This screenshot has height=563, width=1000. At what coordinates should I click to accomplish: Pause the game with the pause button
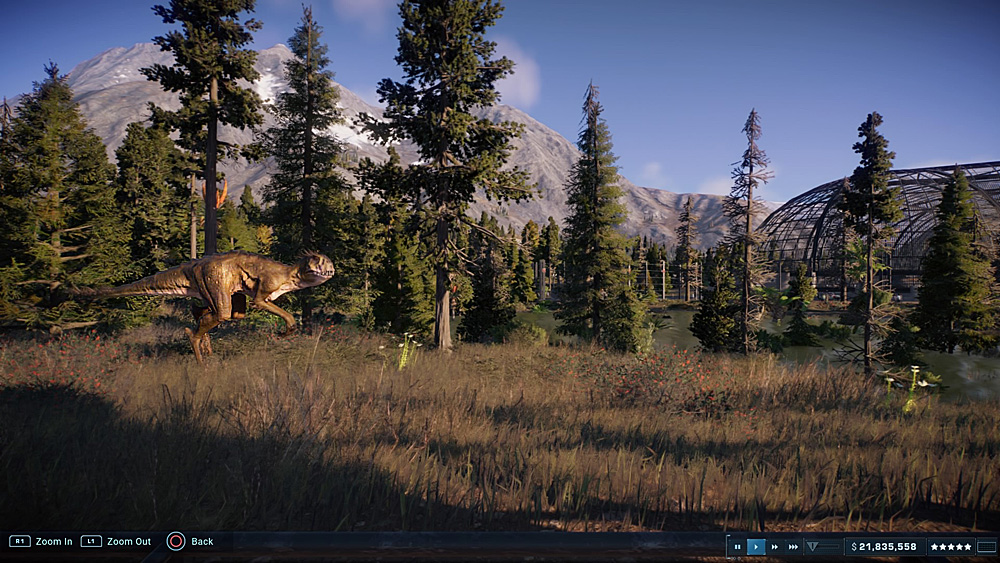click(x=738, y=547)
